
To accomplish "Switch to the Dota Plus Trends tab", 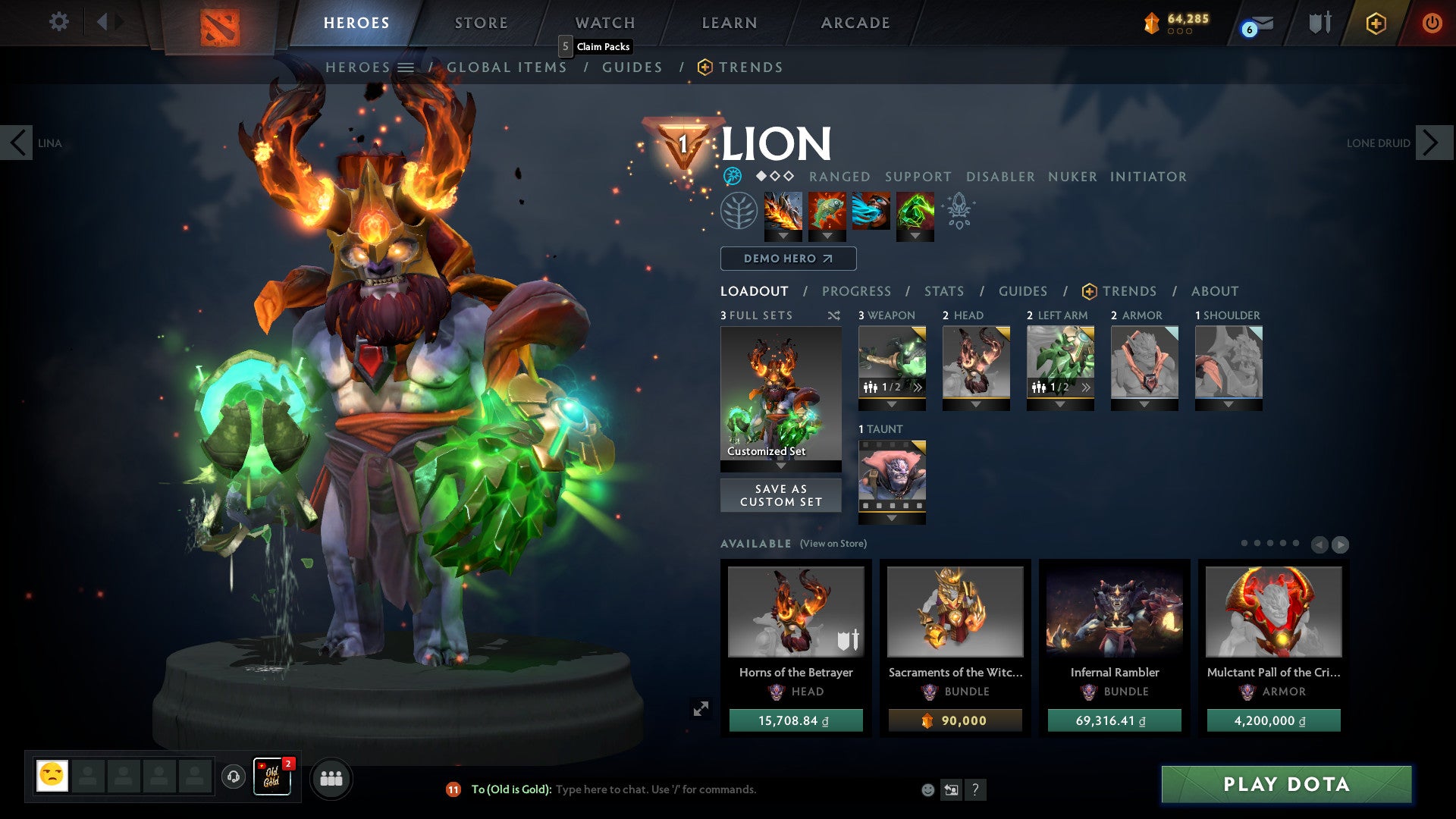I will point(1130,291).
